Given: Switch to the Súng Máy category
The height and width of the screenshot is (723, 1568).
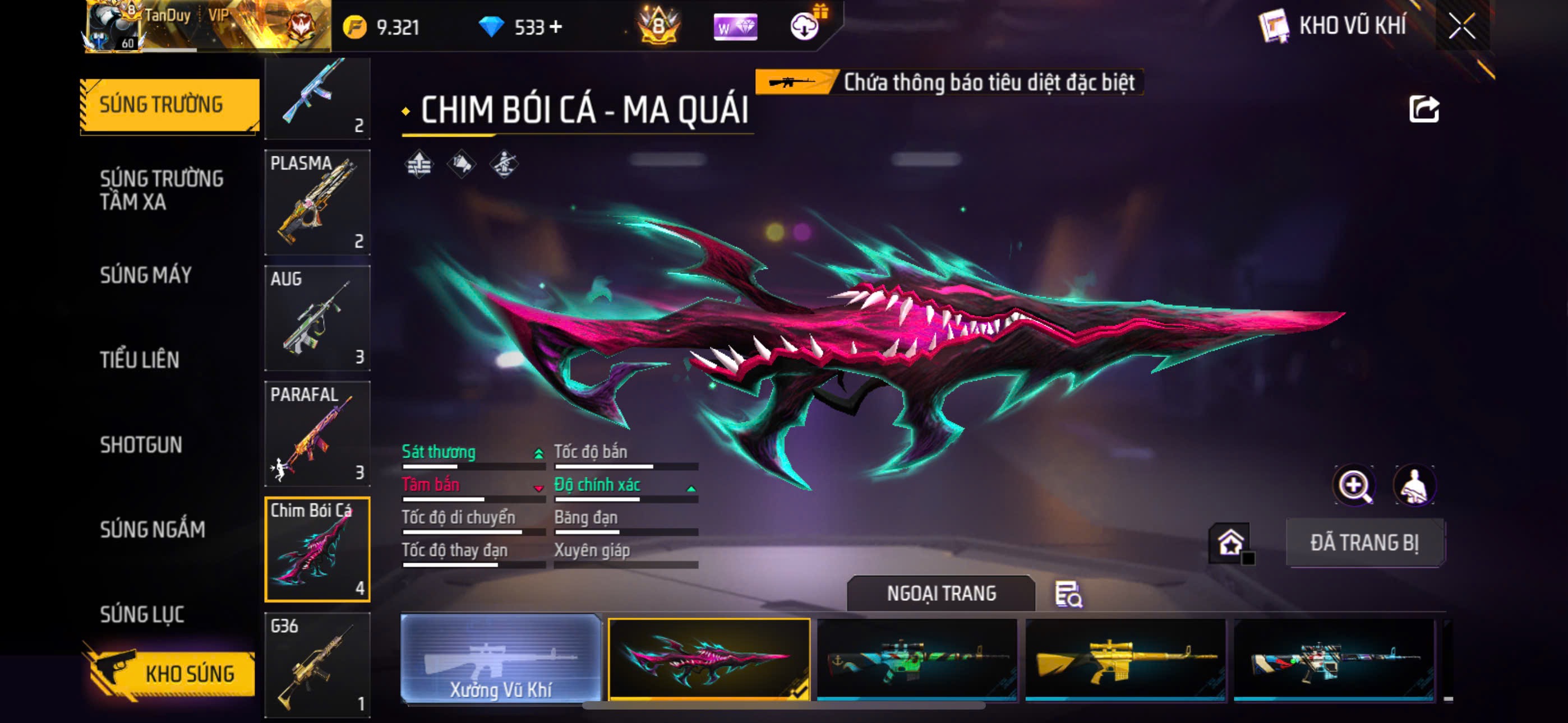Looking at the screenshot, I should (x=146, y=275).
